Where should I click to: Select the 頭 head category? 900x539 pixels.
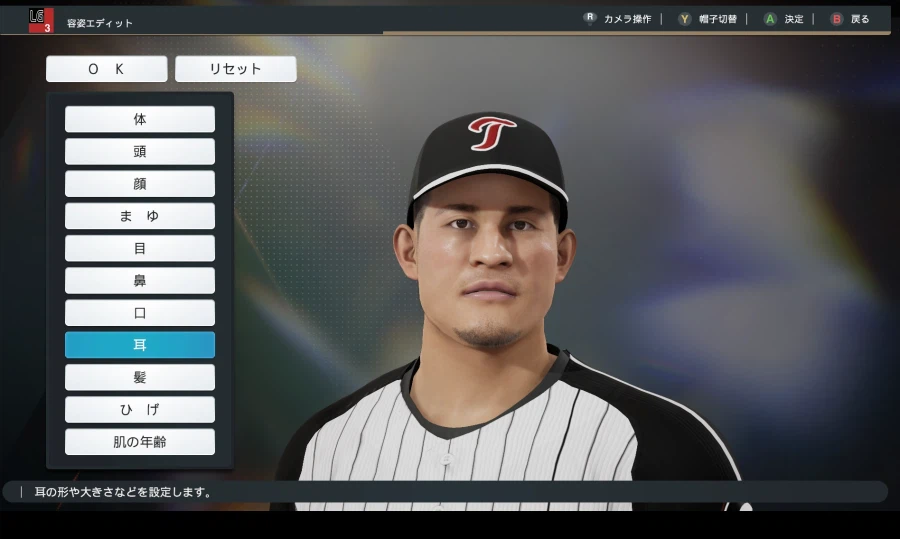(x=140, y=152)
